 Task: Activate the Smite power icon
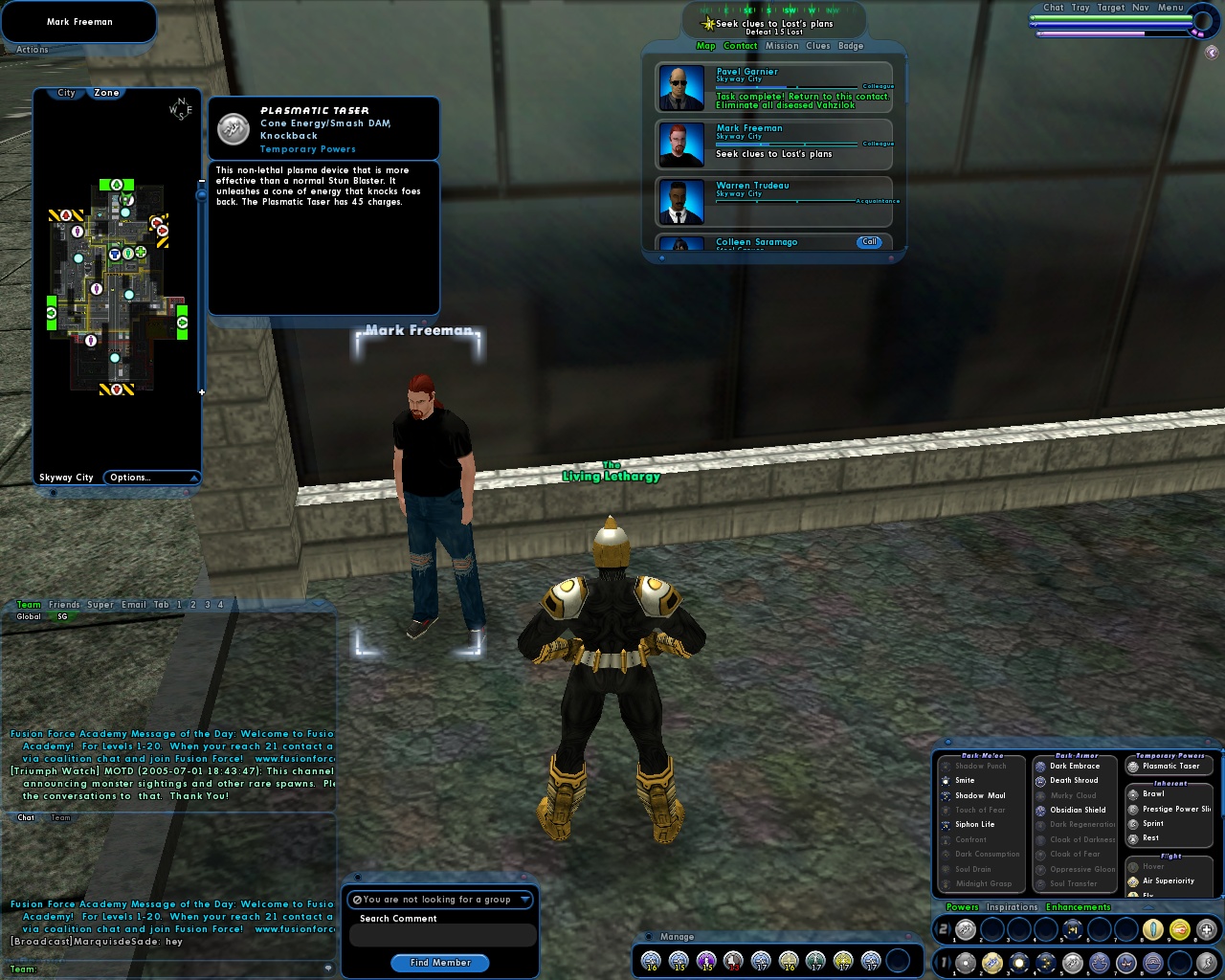point(944,780)
